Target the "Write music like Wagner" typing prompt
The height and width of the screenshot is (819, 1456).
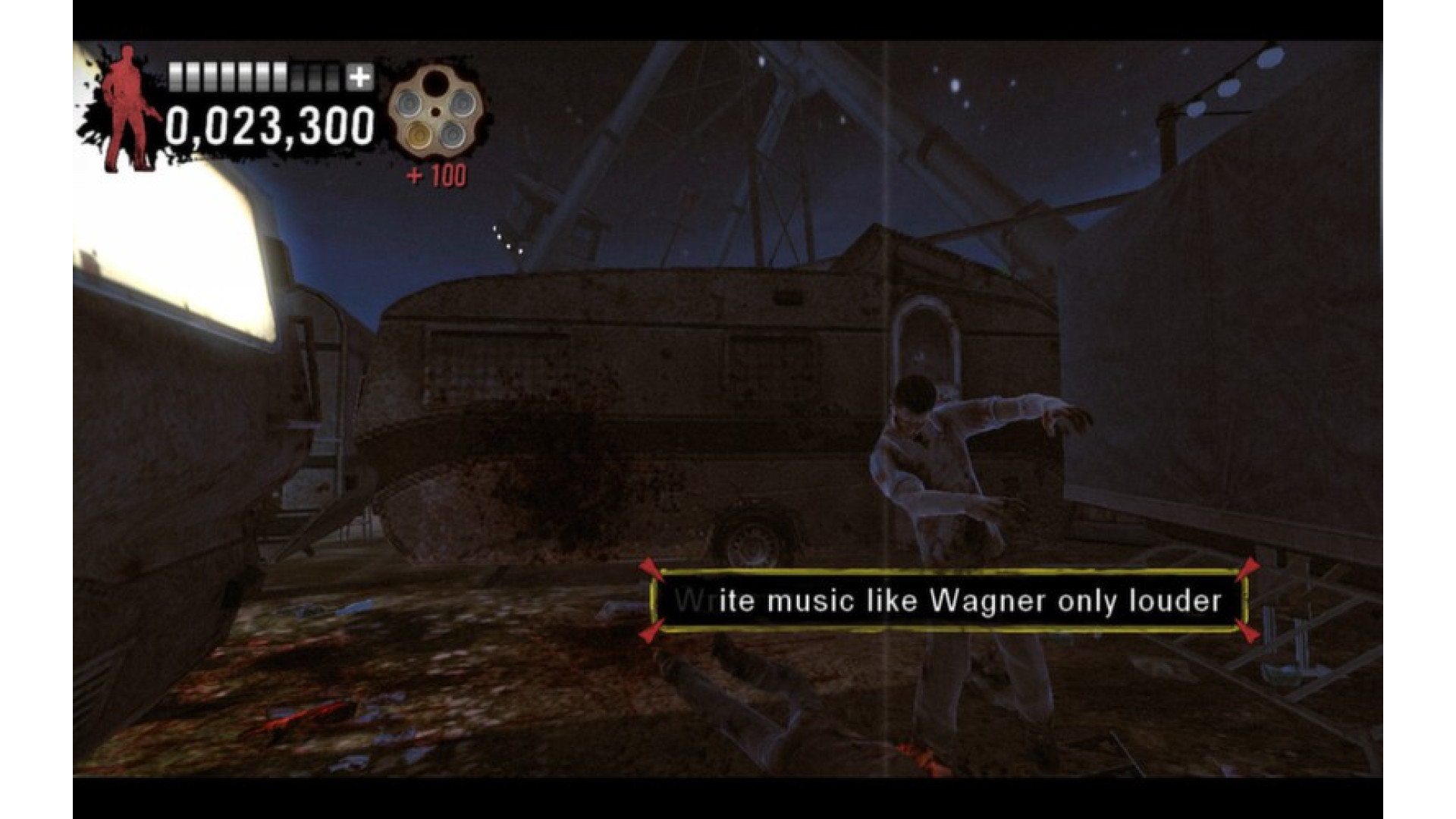click(948, 601)
